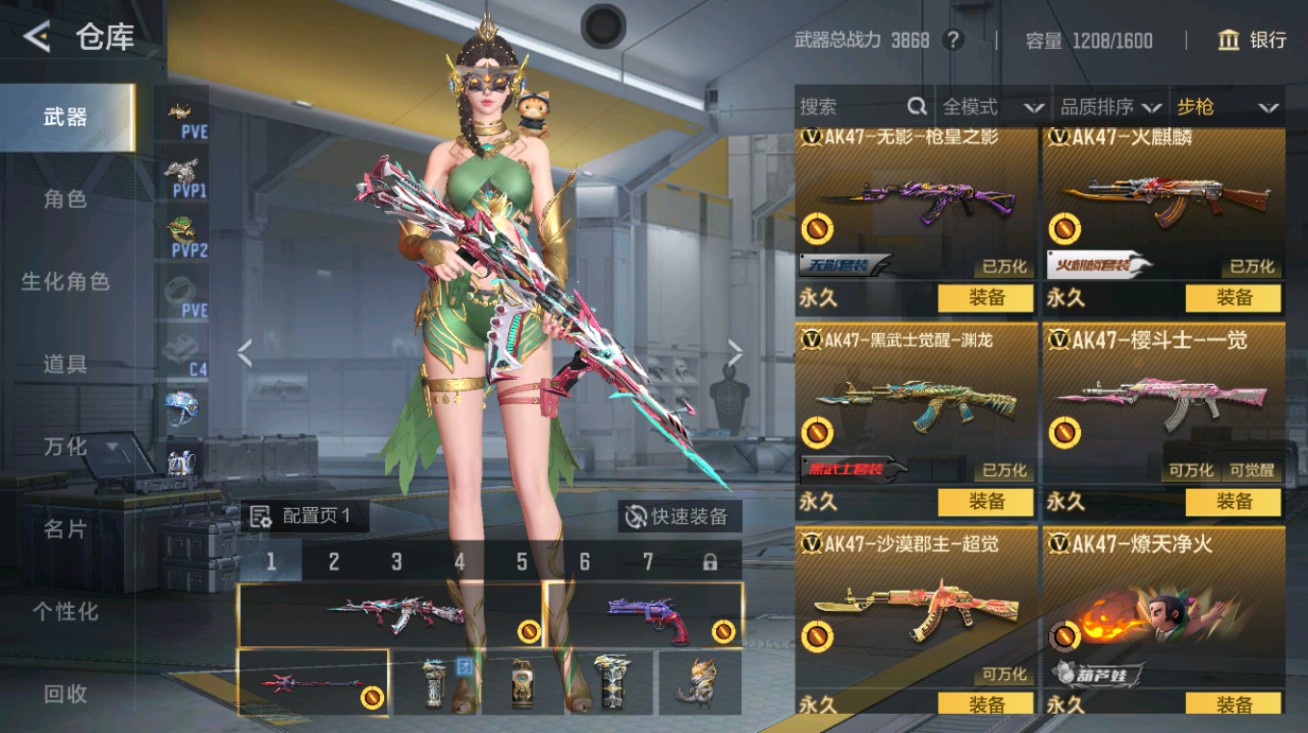The image size is (1308, 733).
Task: Rotate to next character with right arrow
Action: pyautogui.click(x=735, y=352)
